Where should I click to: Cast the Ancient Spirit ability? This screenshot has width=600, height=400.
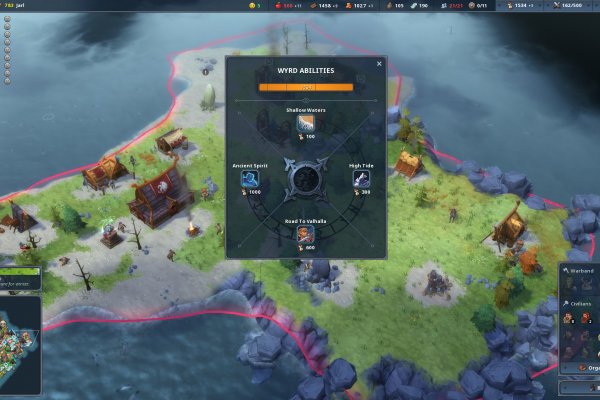(x=250, y=179)
